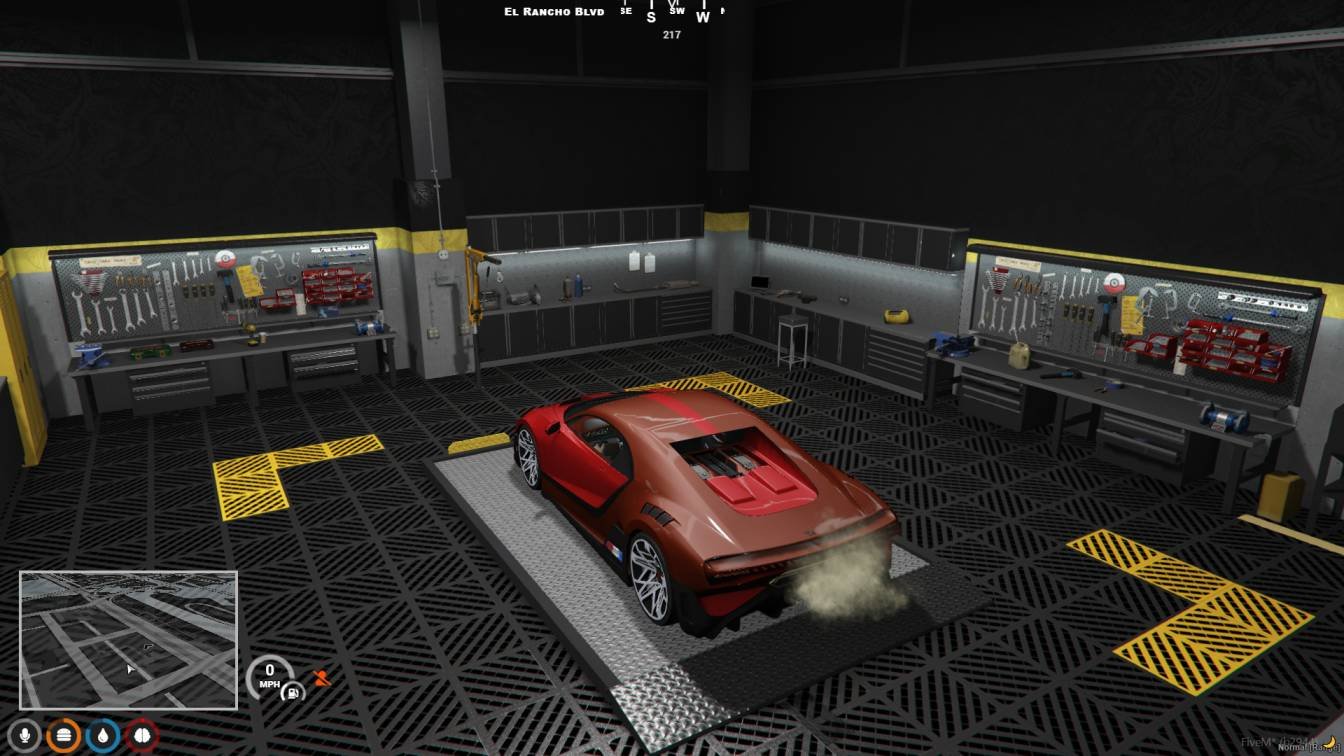Click the water drop thirst icon
Viewport: 1344px width, 756px height.
tap(103, 735)
